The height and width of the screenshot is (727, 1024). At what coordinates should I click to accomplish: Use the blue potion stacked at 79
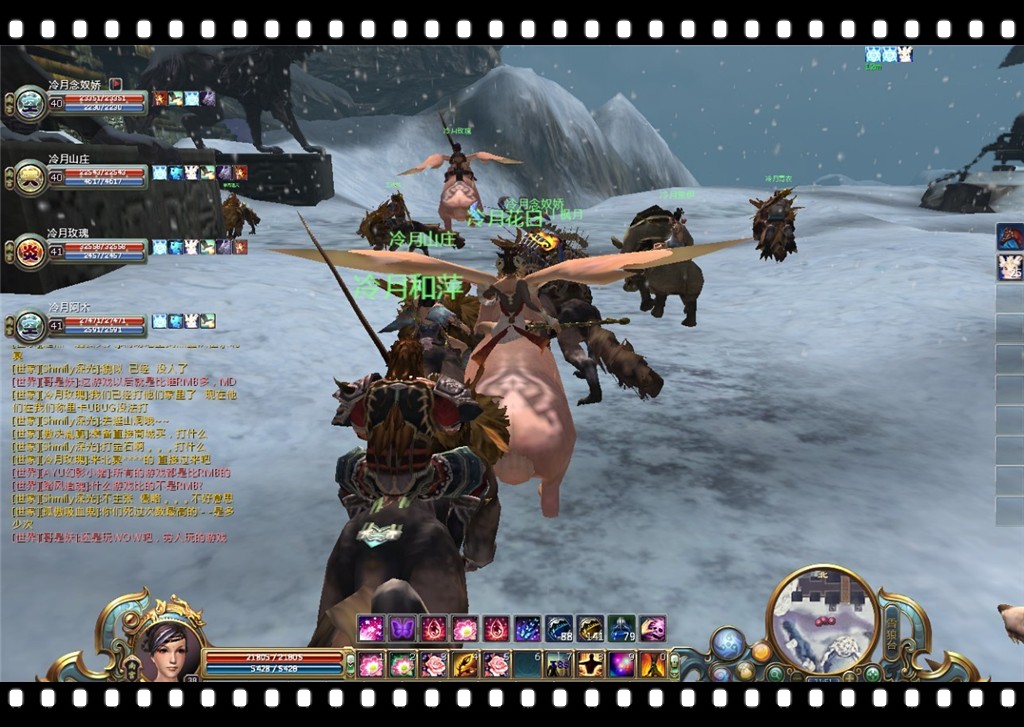tap(621, 628)
